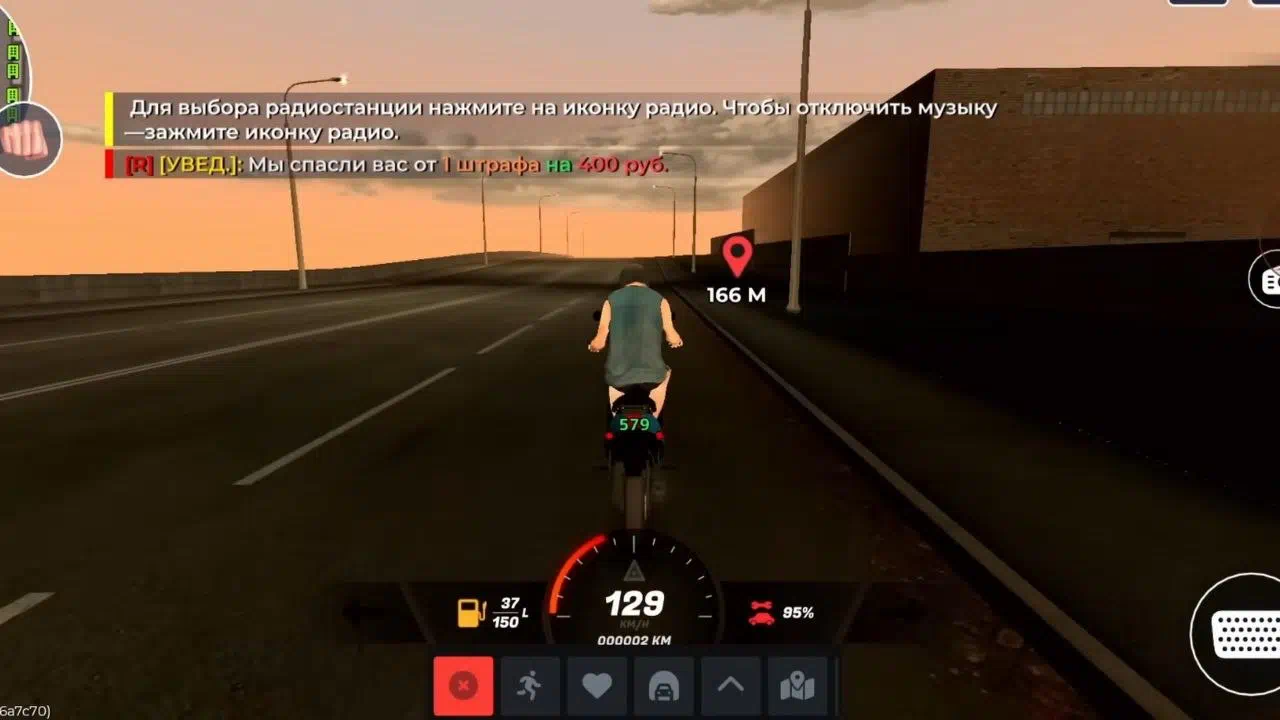1280x720 pixels.
Task: Open the heart icon menu
Action: [597, 686]
